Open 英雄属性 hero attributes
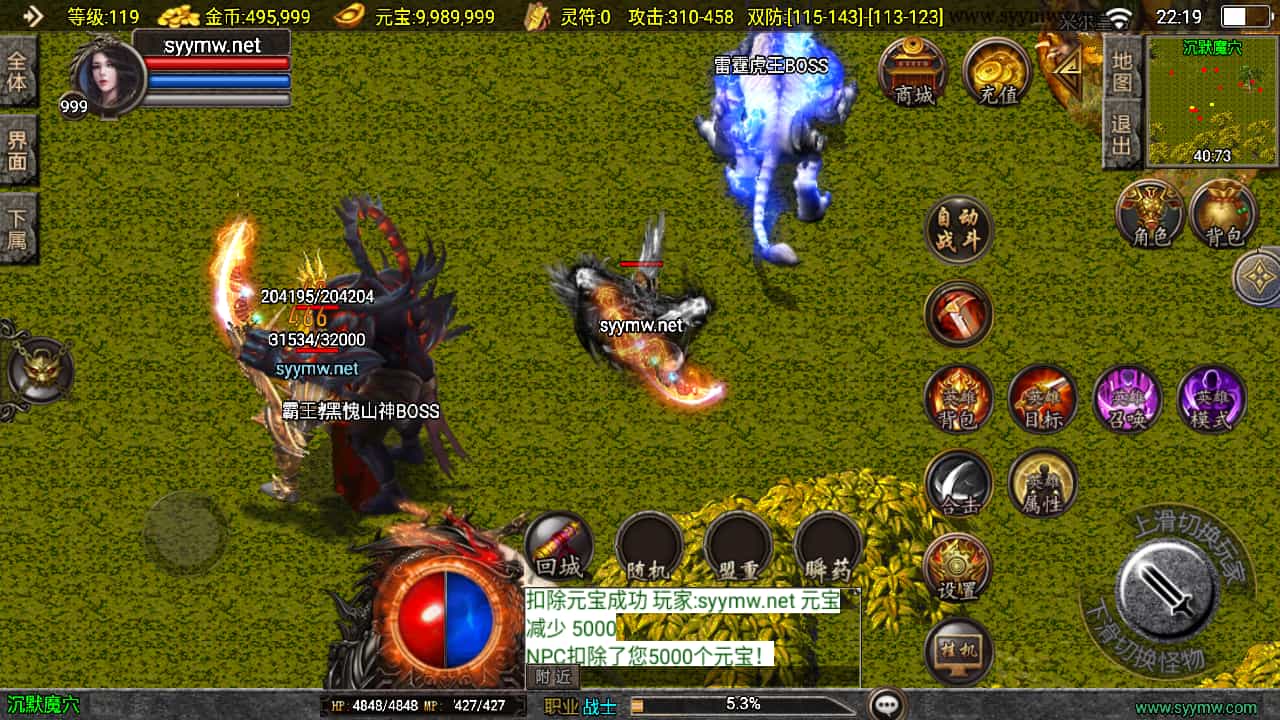The image size is (1280, 720). coord(1042,484)
